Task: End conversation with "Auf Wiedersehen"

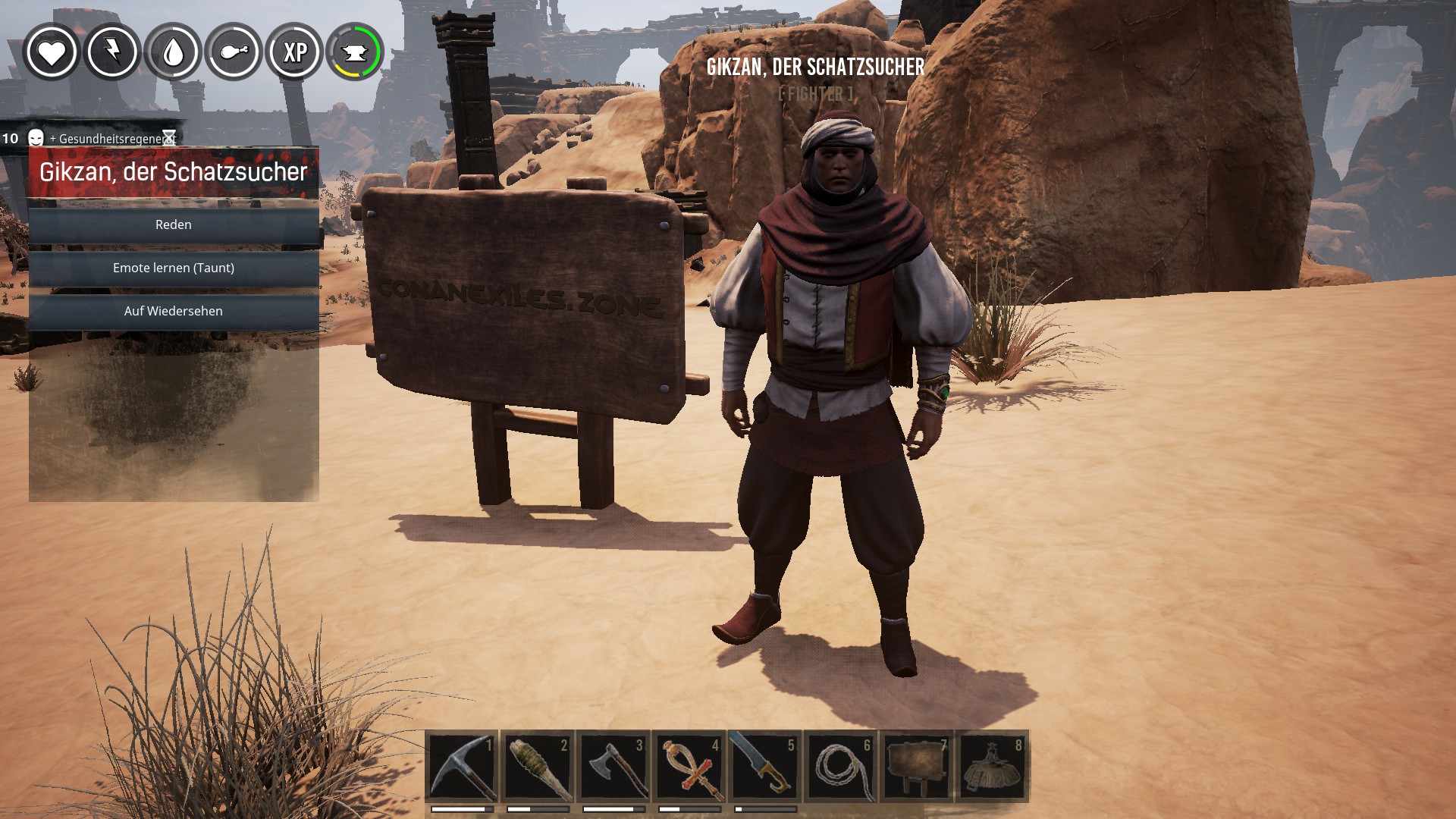Action: (174, 311)
